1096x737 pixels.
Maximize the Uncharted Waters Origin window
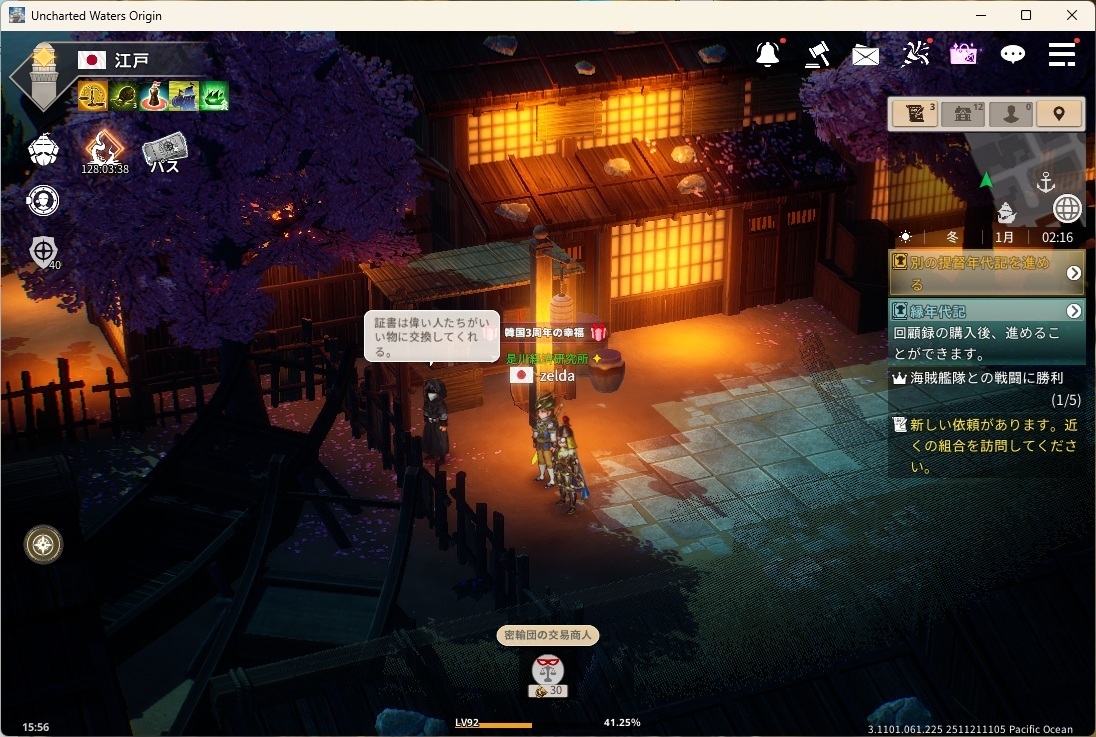1026,15
